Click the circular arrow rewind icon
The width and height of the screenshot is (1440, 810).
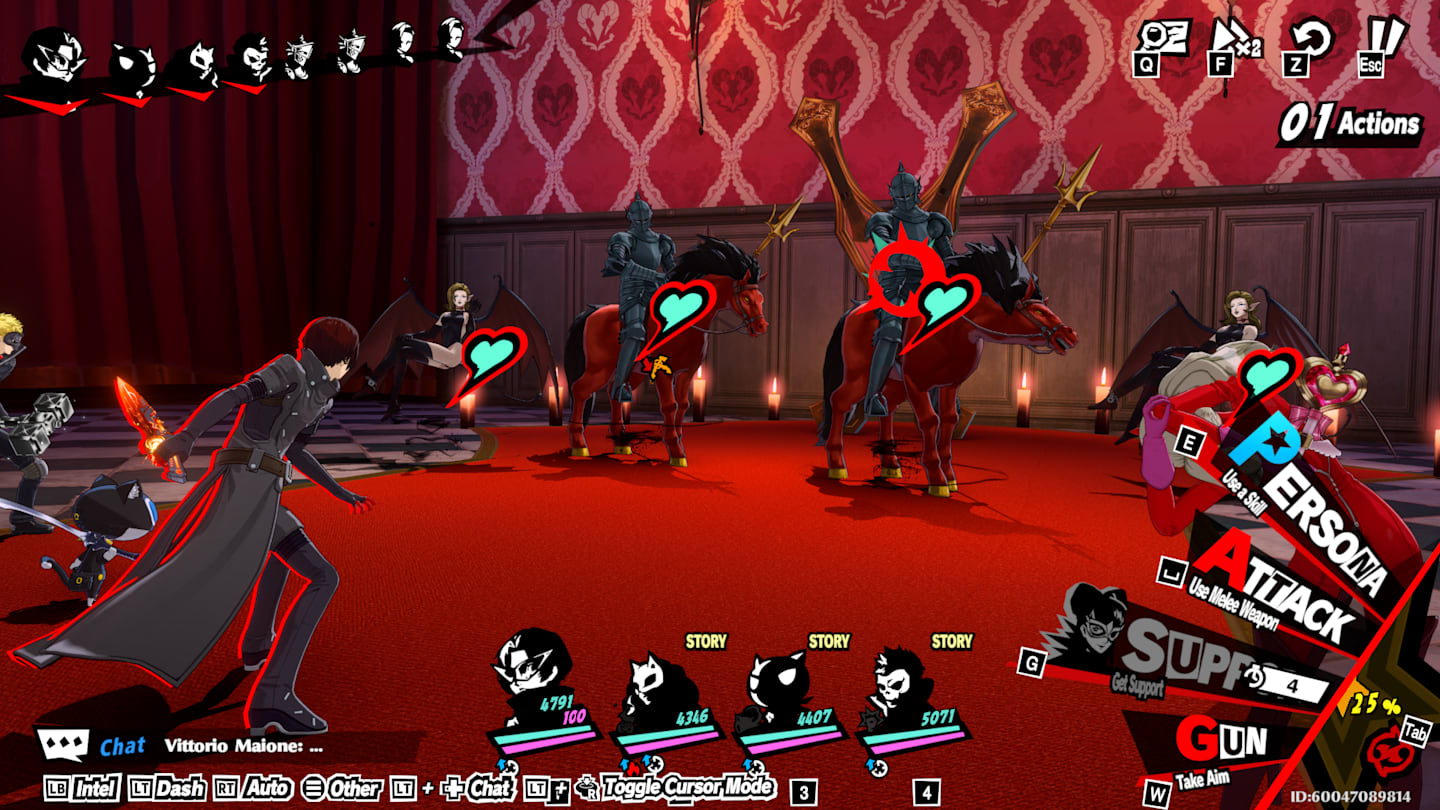(x=1306, y=38)
